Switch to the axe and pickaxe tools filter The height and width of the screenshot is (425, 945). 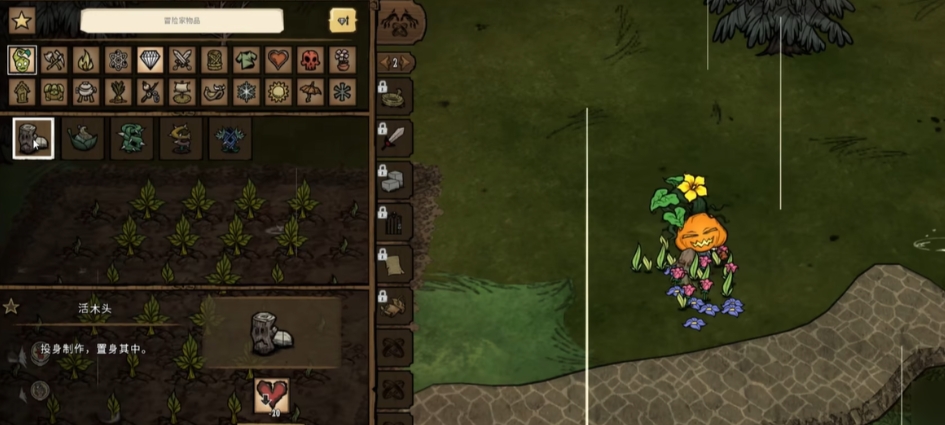(x=54, y=60)
